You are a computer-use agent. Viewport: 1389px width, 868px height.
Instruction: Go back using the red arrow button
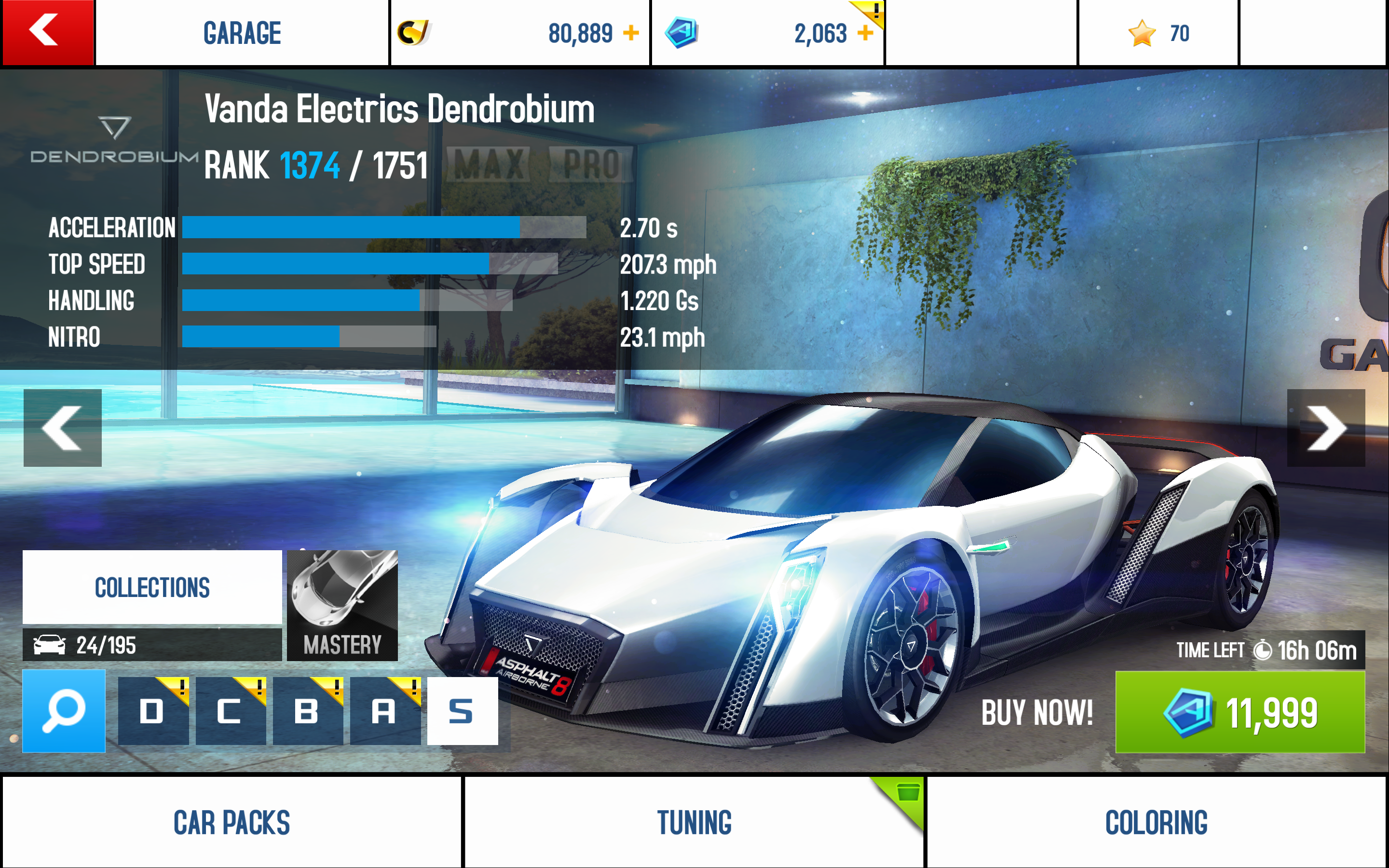[48, 32]
